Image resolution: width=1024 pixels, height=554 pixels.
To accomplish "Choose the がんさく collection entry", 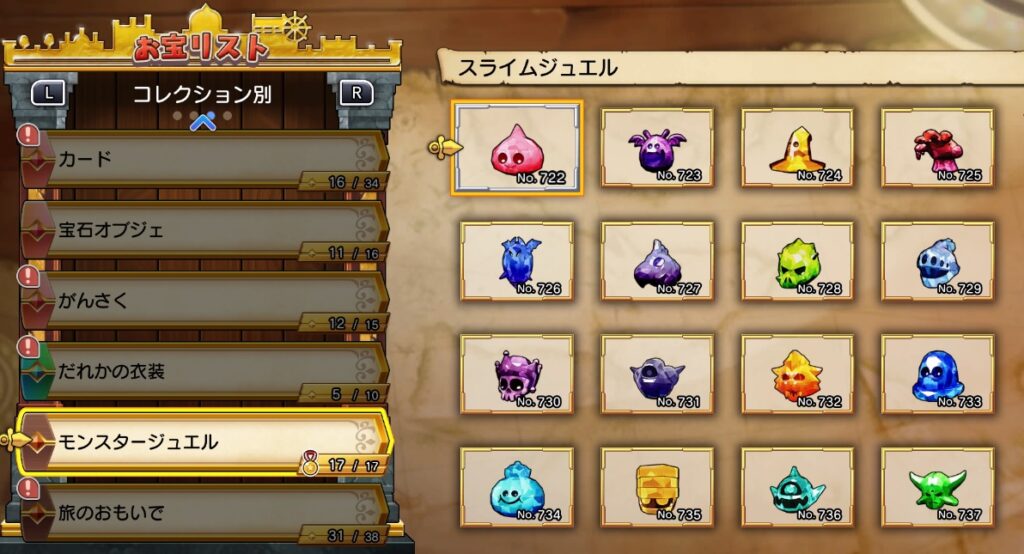I will pyautogui.click(x=200, y=300).
